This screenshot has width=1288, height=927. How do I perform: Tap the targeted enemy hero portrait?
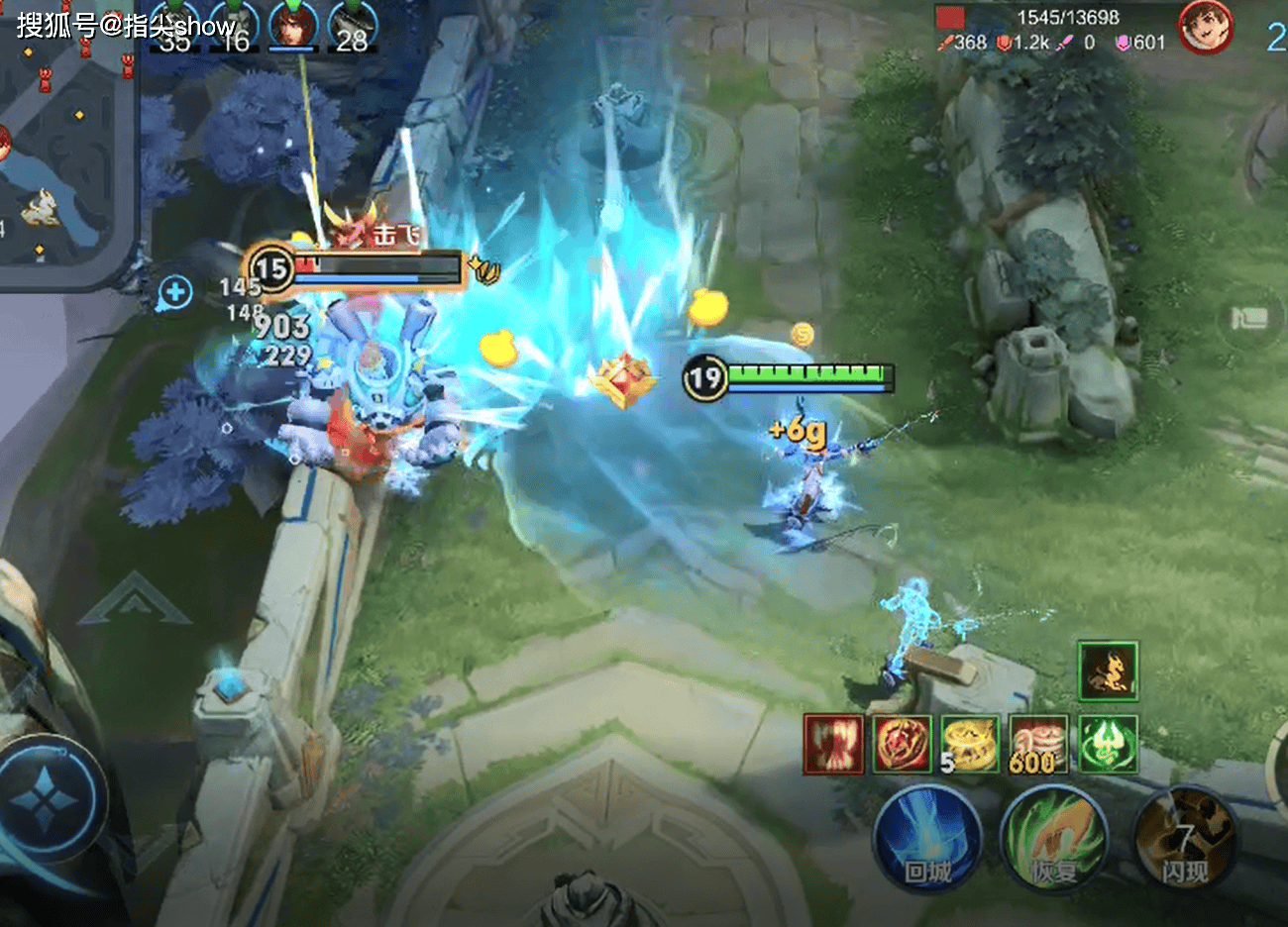click(x=1205, y=27)
